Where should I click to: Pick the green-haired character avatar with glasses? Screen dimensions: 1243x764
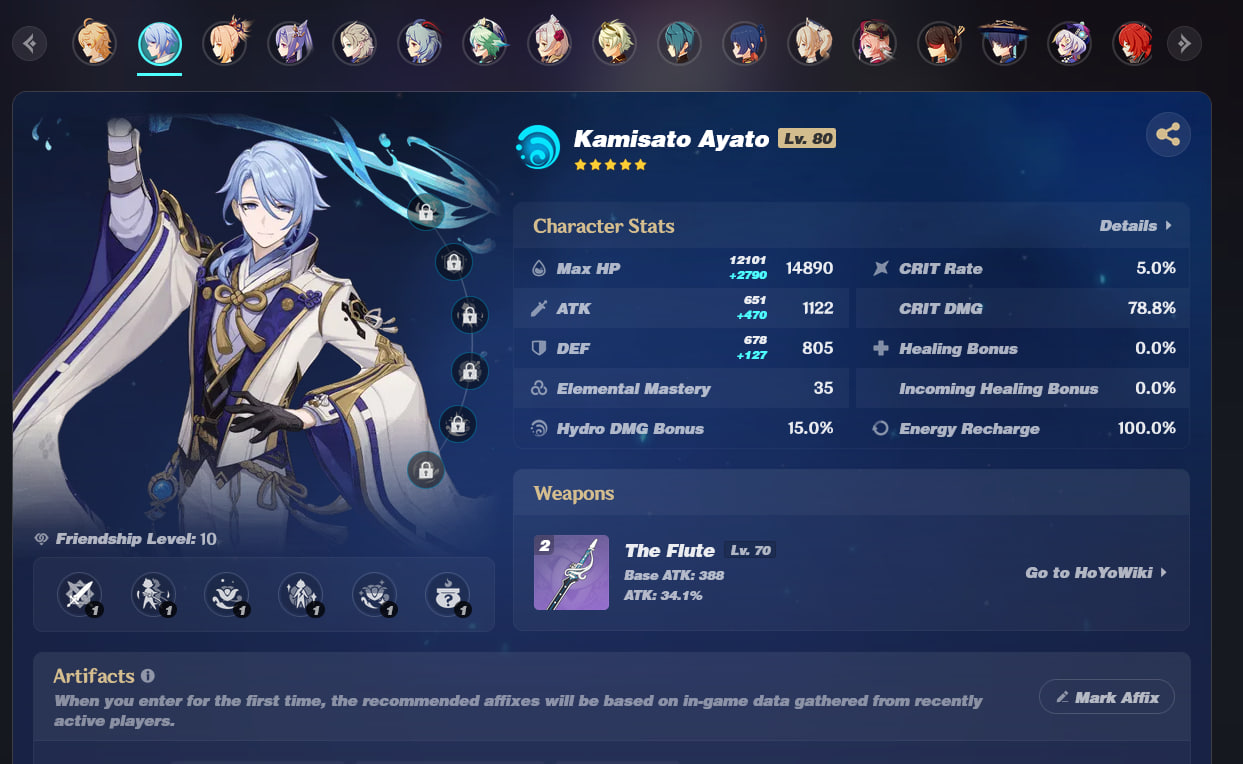pos(485,43)
